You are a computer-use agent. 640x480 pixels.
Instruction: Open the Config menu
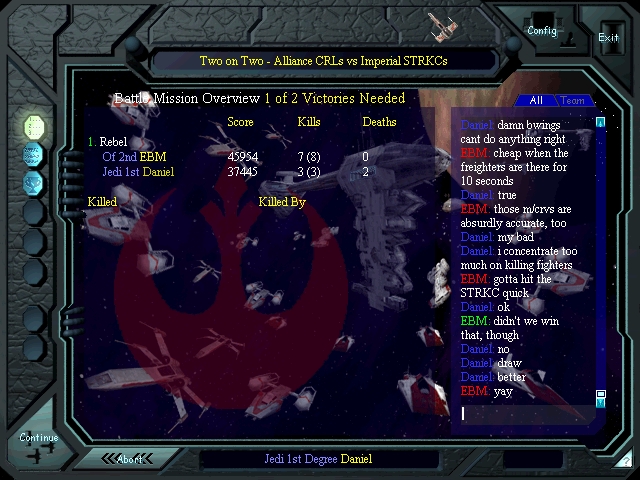pyautogui.click(x=542, y=29)
